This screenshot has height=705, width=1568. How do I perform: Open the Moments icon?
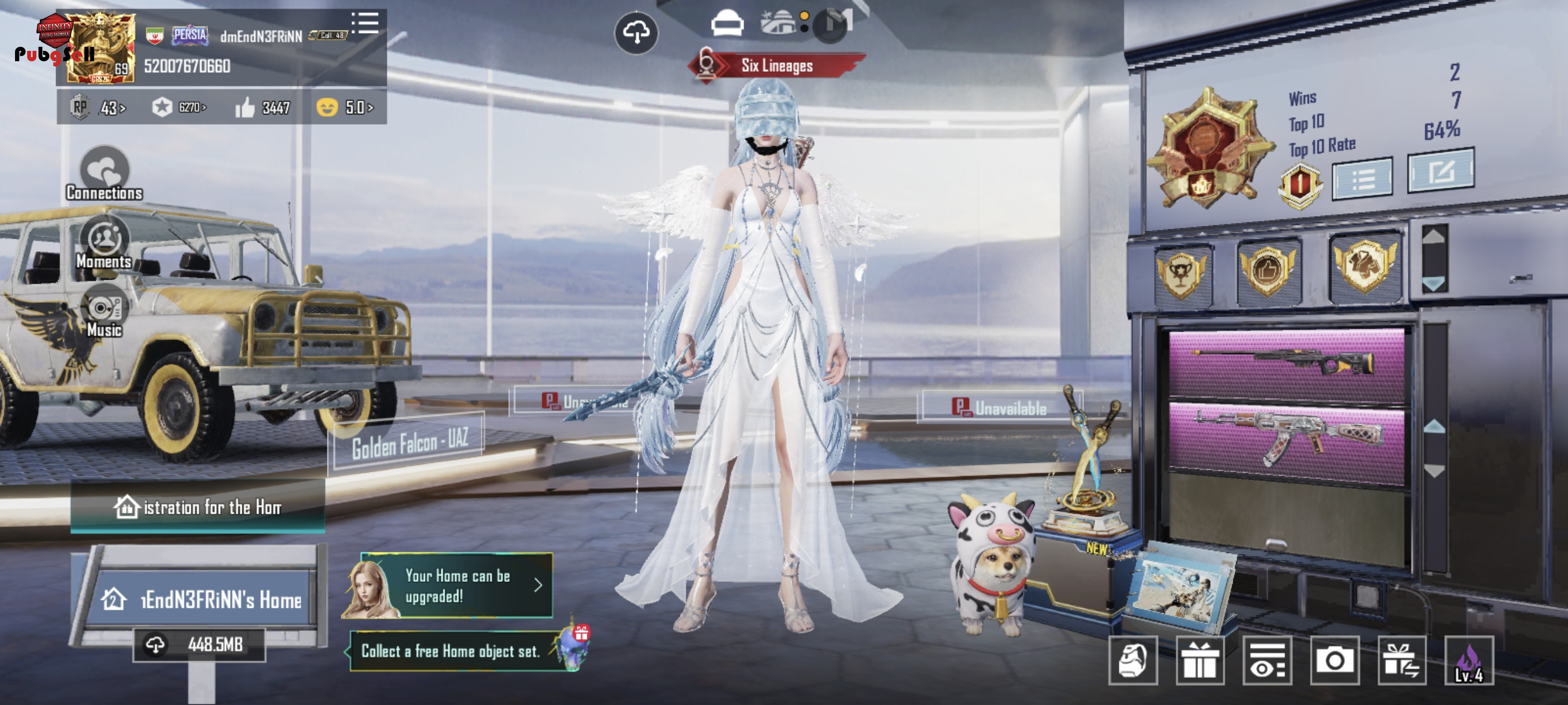(x=105, y=243)
